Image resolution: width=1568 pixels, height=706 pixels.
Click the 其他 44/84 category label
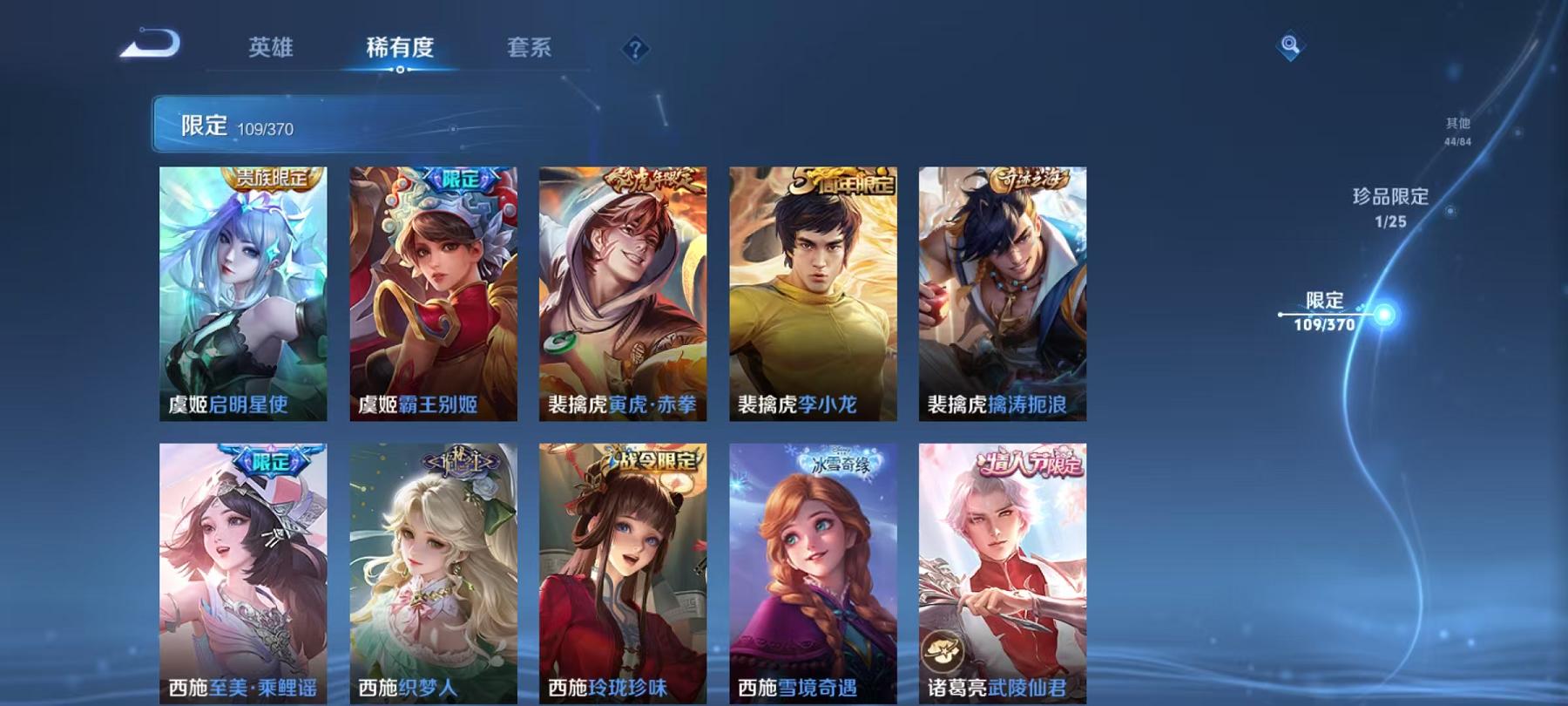click(1457, 131)
